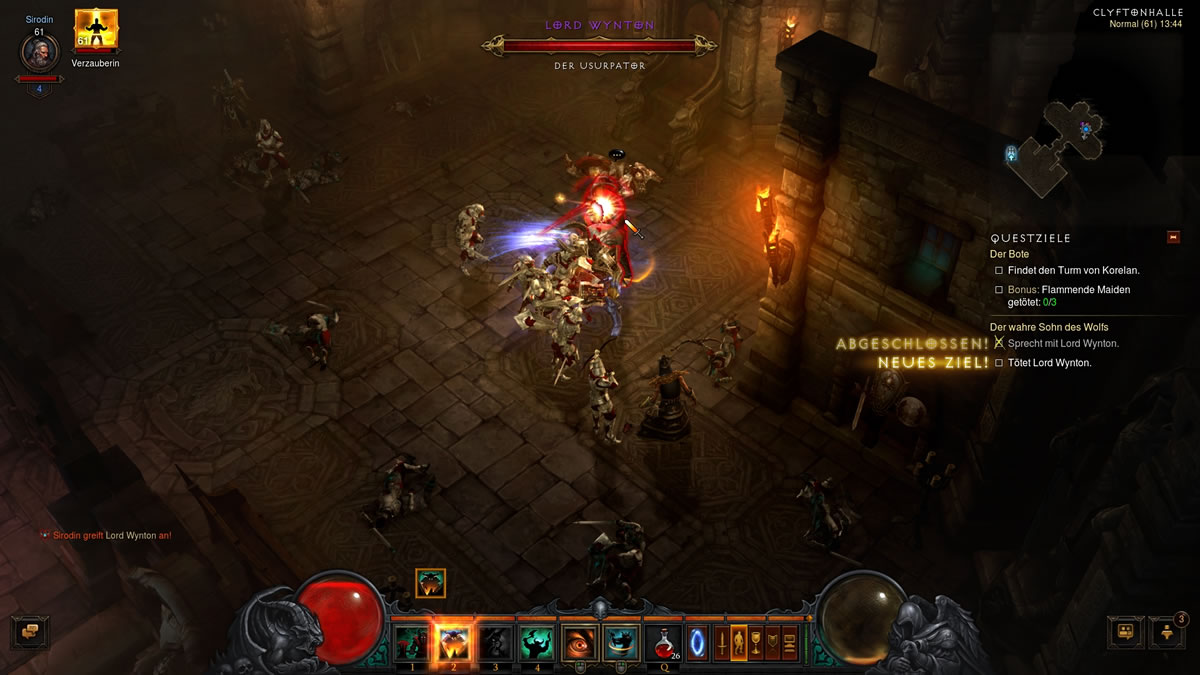Activate the orange eye skill

click(x=579, y=642)
